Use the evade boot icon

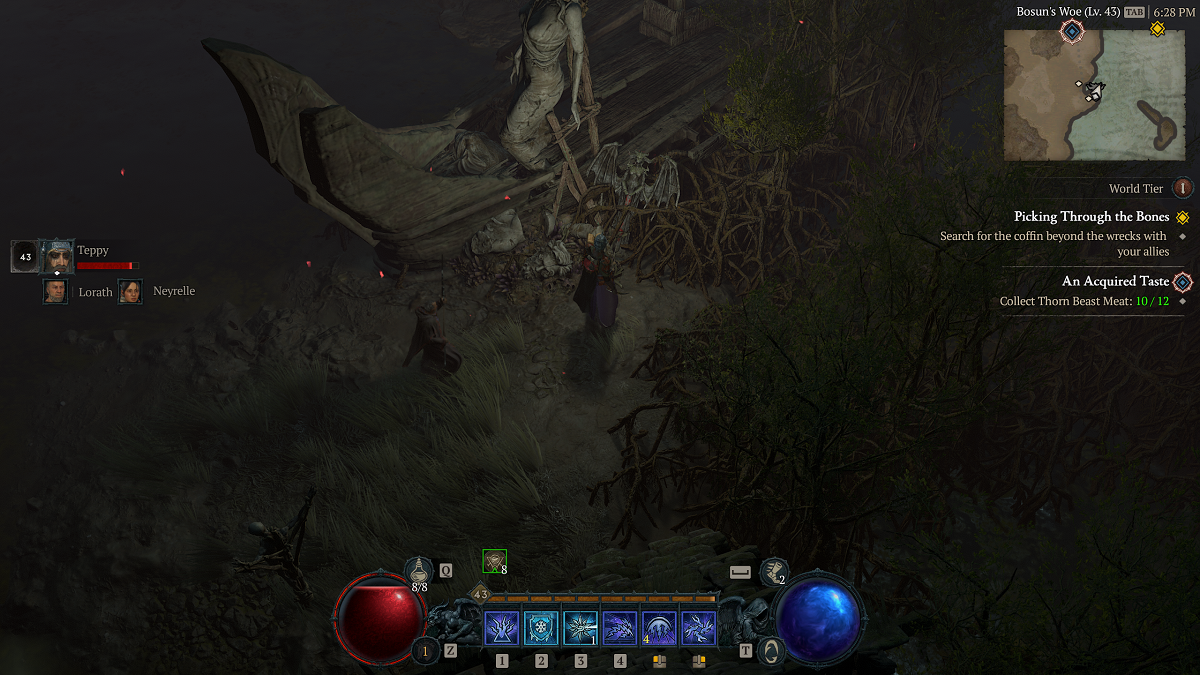[772, 571]
